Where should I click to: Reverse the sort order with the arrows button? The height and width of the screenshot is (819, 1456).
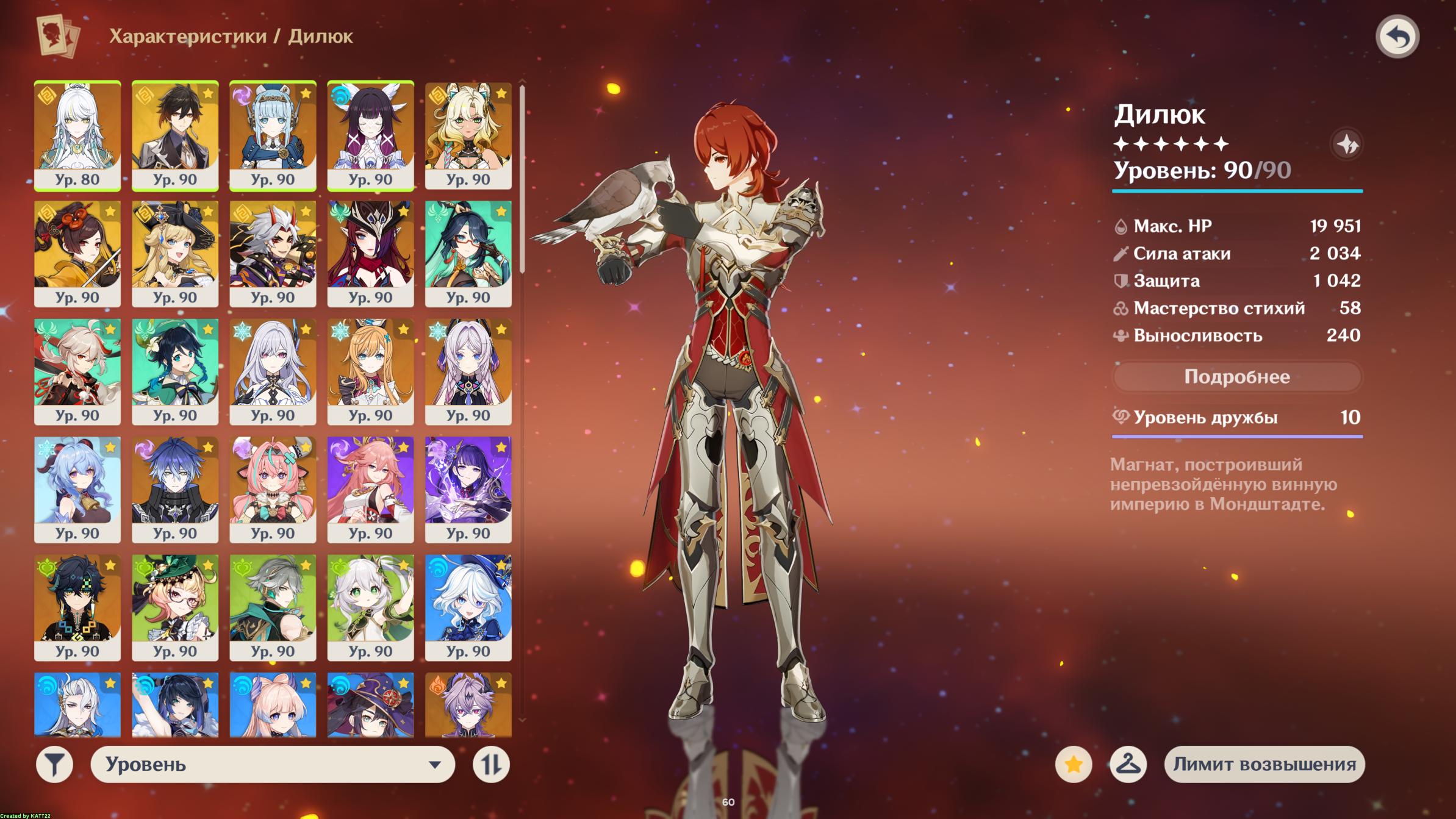491,764
